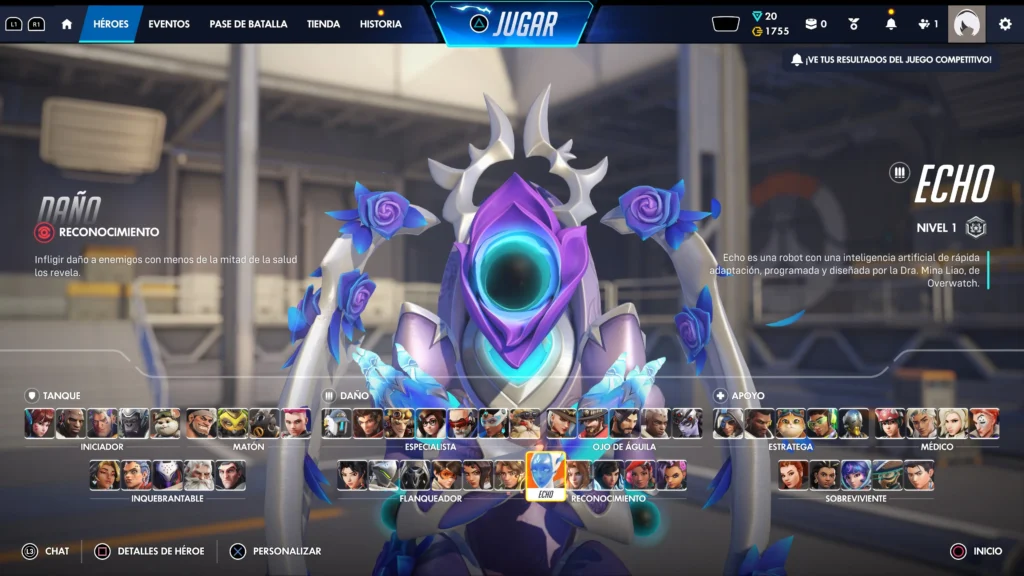Open the Personalizar option
This screenshot has width=1024, height=576.
point(286,551)
